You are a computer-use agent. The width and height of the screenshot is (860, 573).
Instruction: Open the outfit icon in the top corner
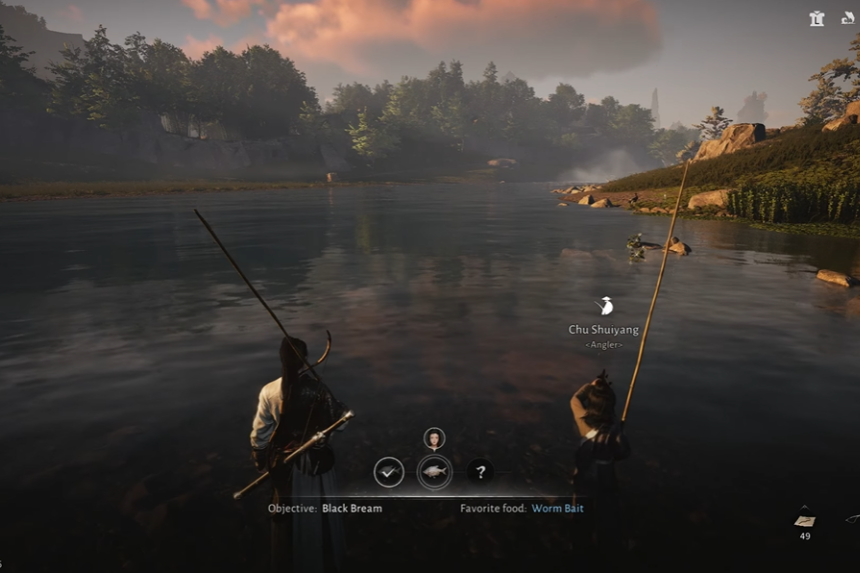(817, 18)
